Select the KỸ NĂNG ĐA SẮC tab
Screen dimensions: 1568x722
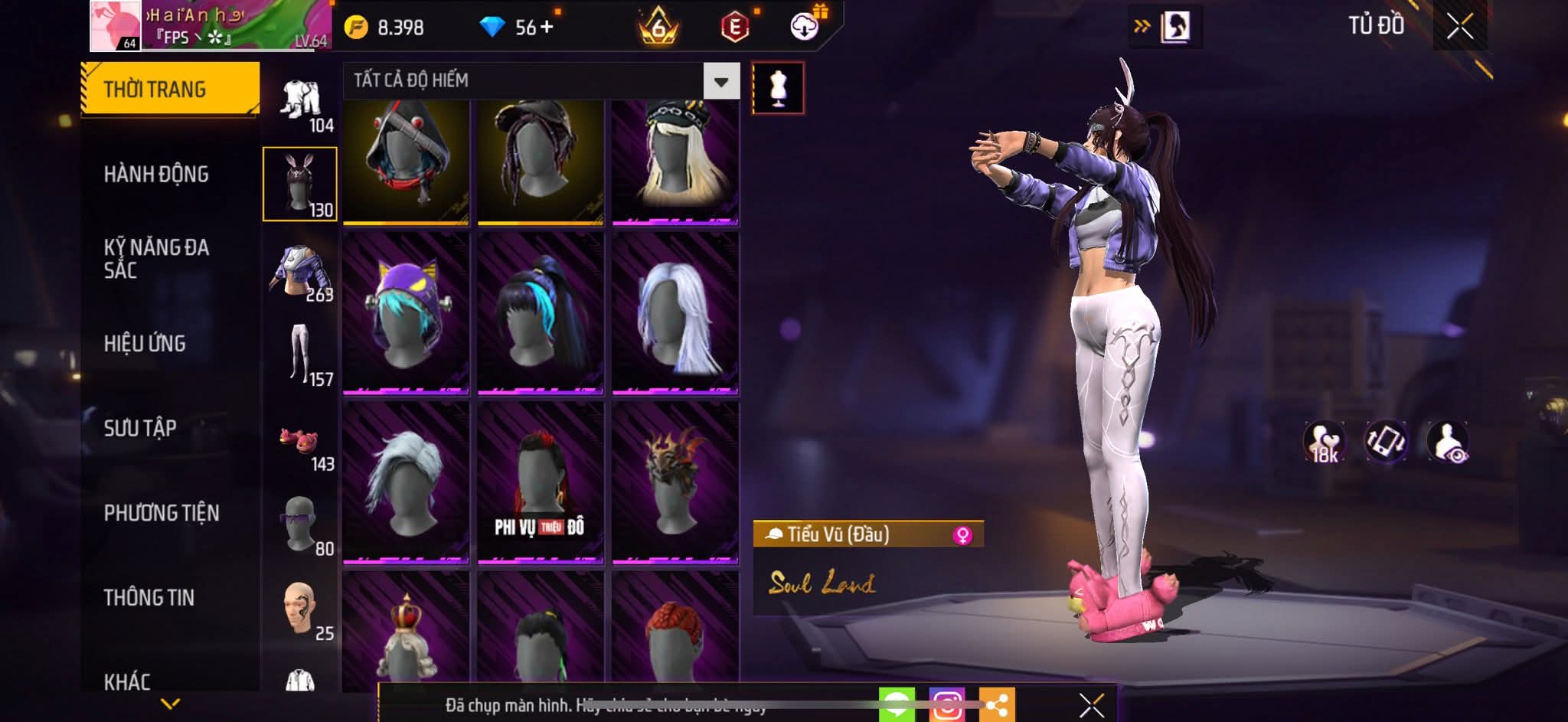click(156, 258)
